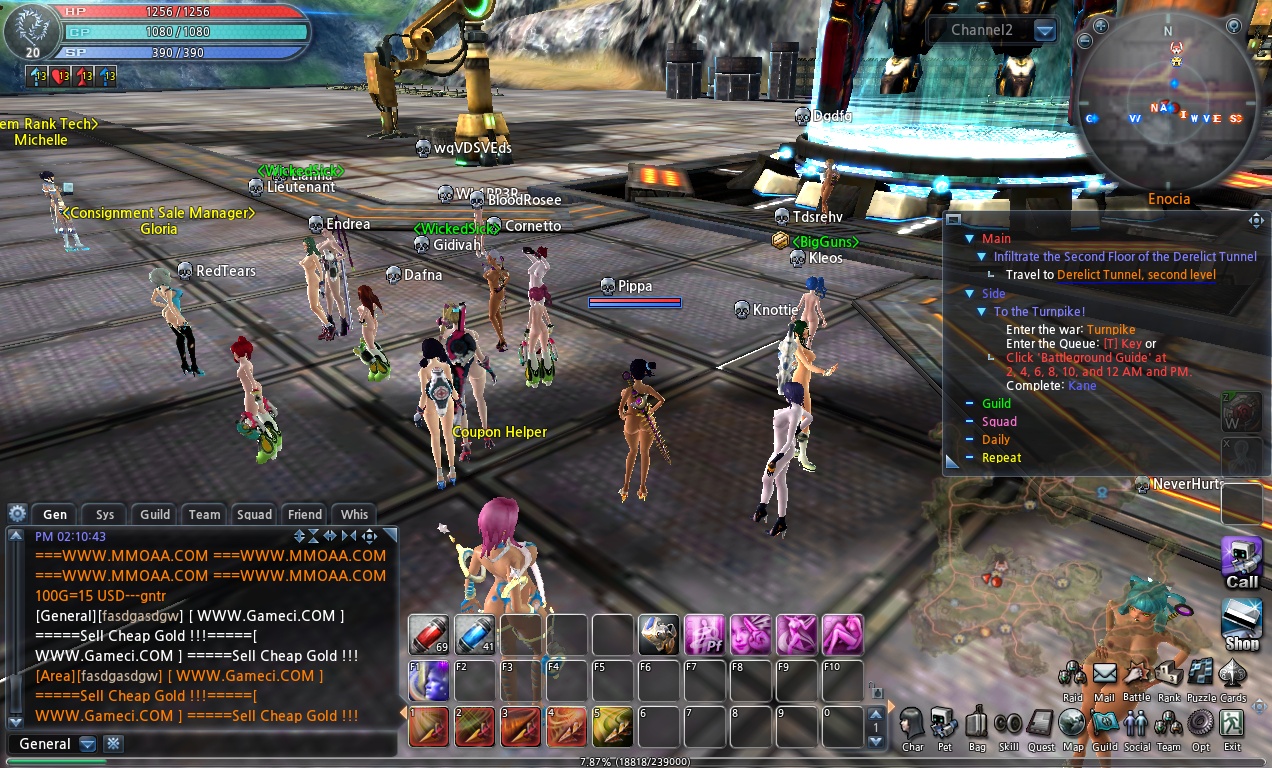
Task: Expand the Daily quest category
Action: click(x=969, y=440)
